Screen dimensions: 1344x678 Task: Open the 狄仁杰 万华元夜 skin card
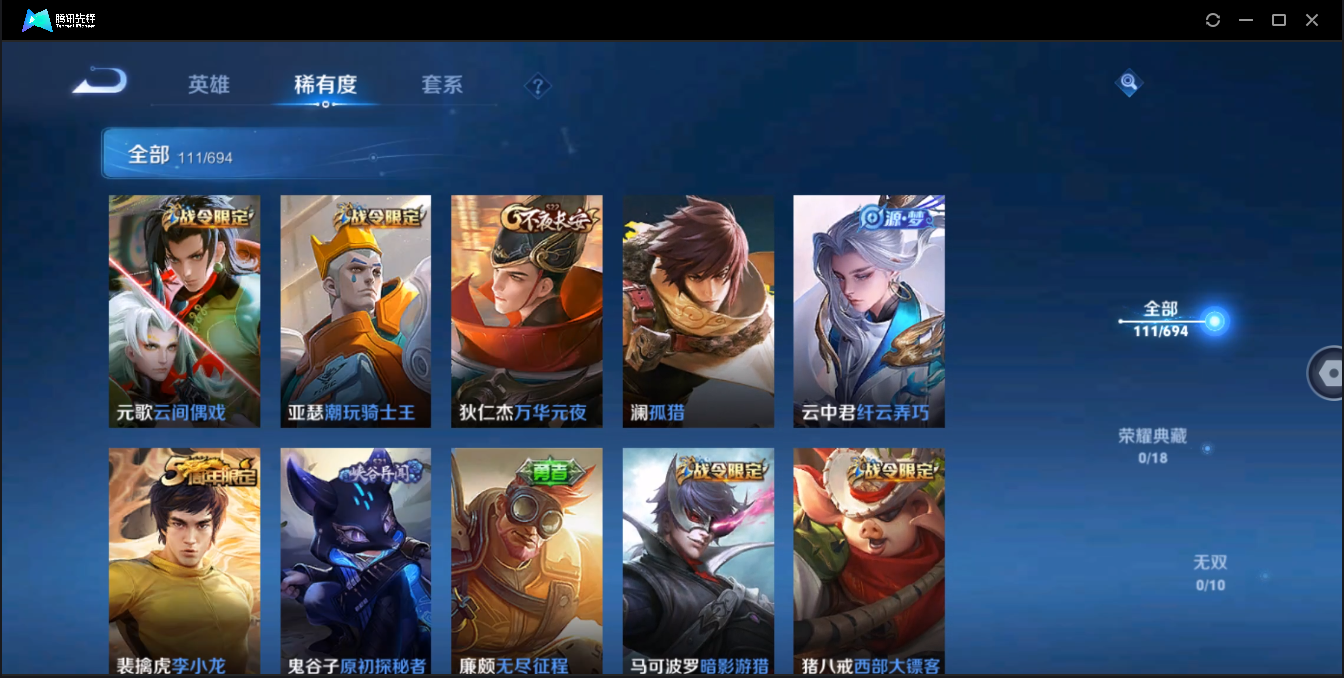526,311
